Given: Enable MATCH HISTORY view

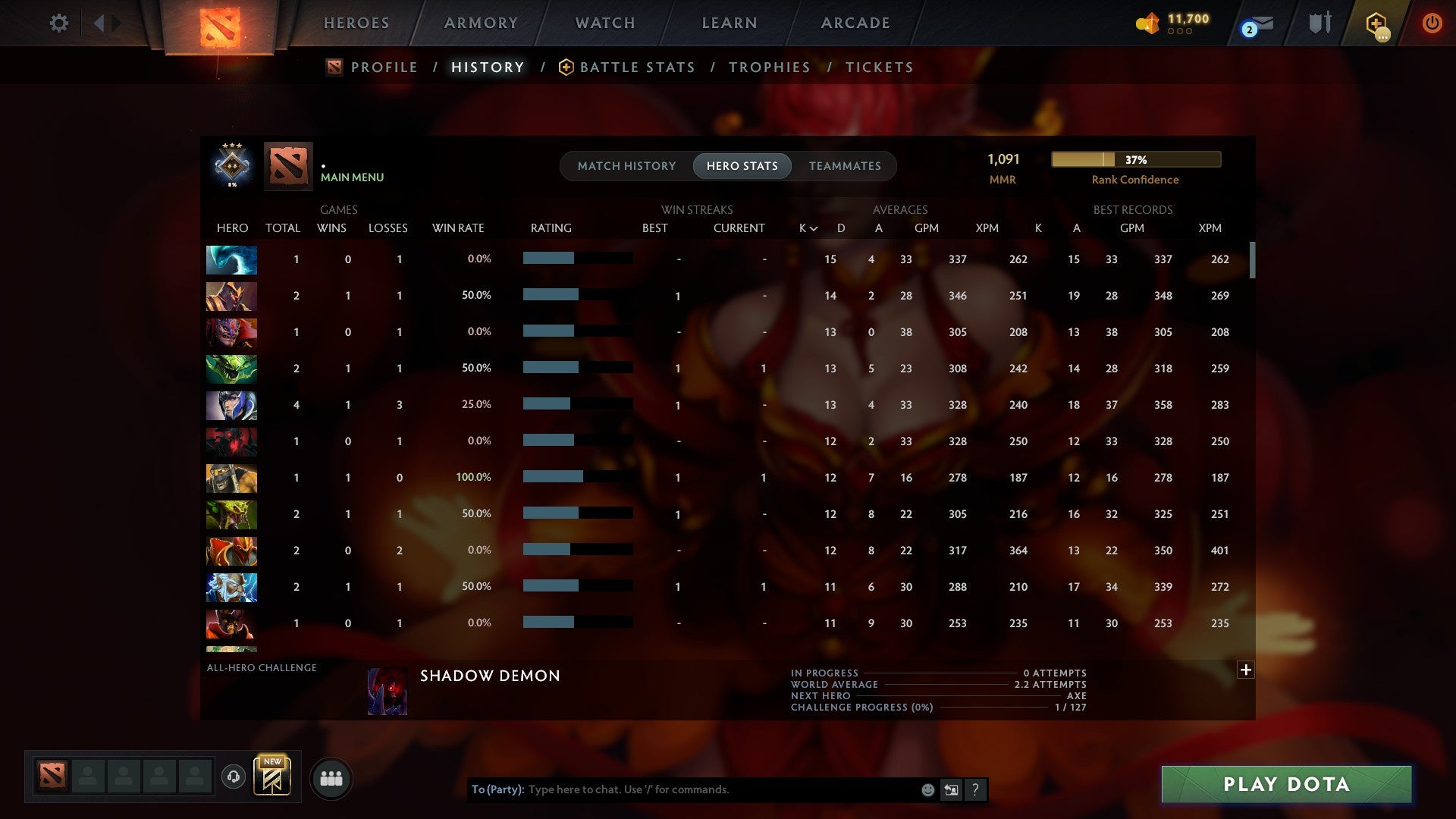Looking at the screenshot, I should (626, 166).
